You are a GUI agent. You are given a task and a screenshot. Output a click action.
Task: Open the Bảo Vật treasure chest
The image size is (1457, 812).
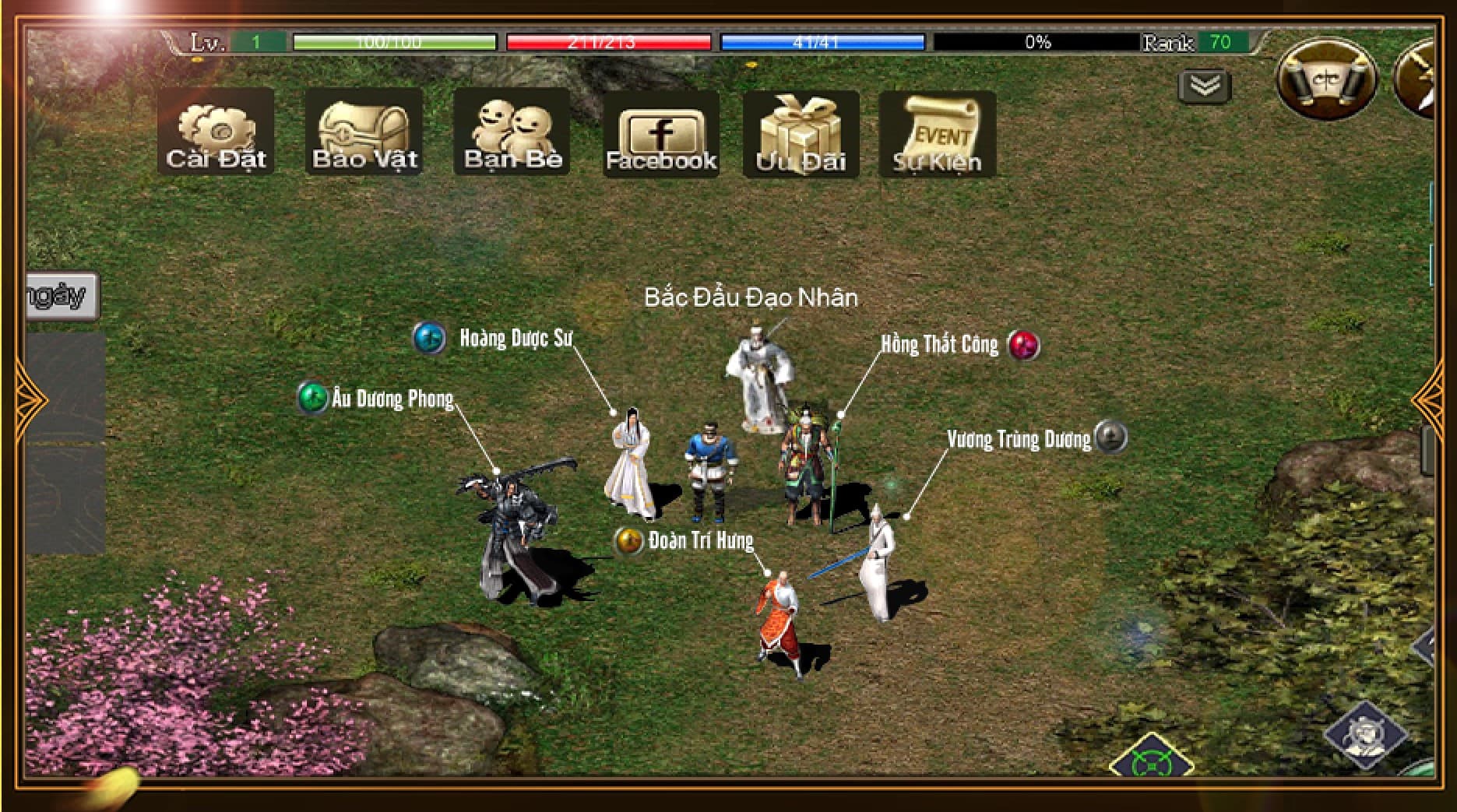point(364,132)
